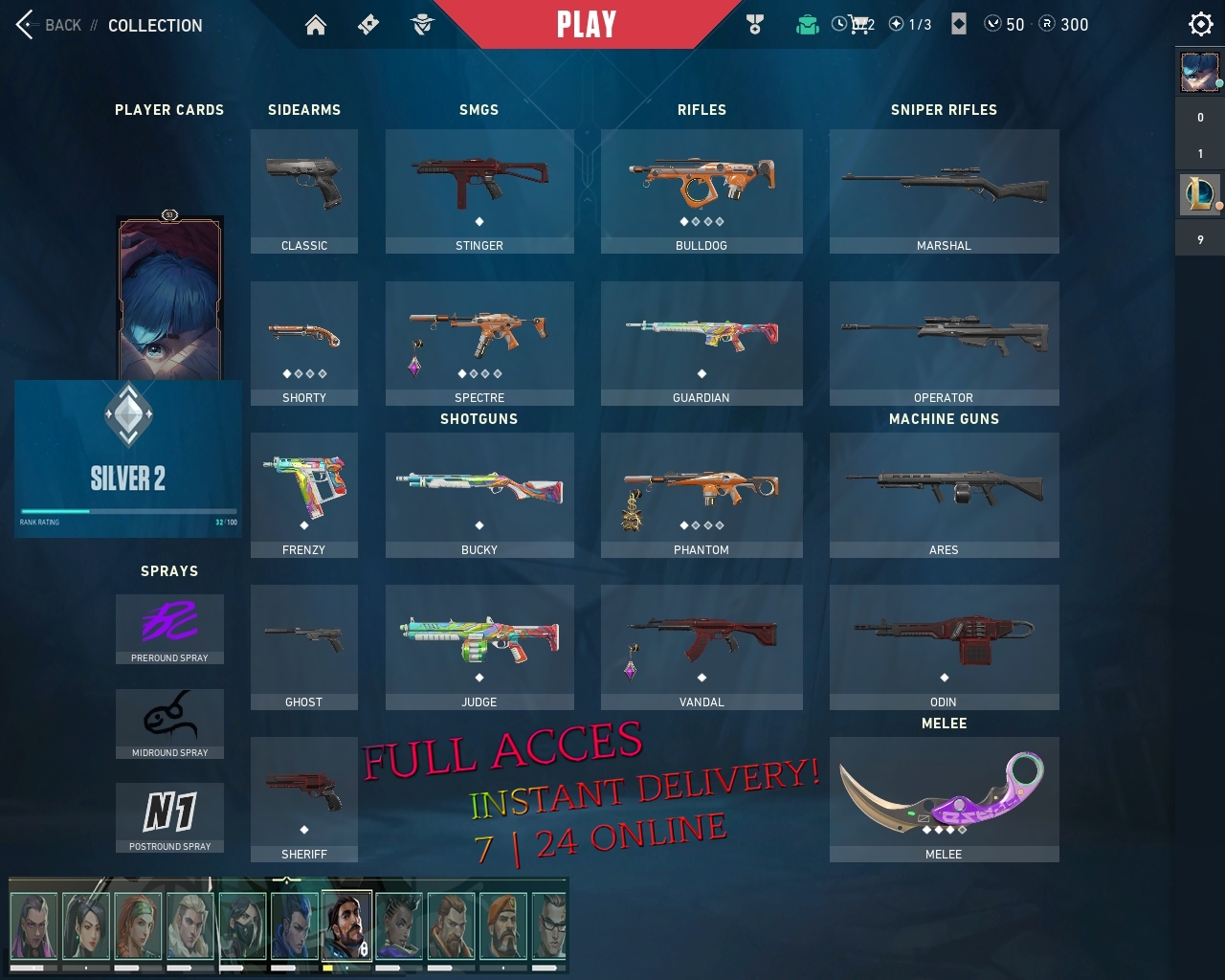Open the Settings gear icon

pos(1200,24)
